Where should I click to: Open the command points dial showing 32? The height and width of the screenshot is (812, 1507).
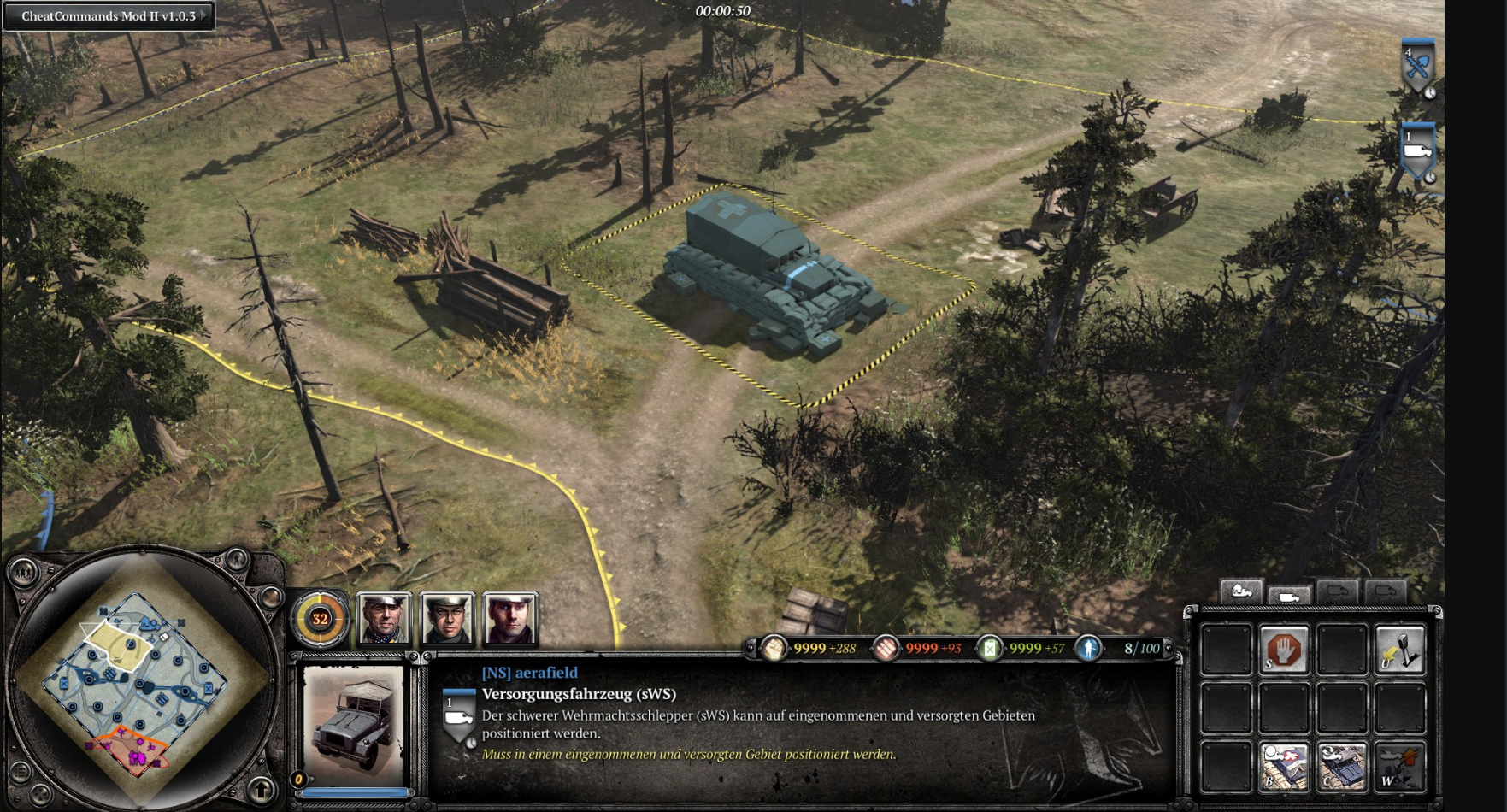coord(320,618)
